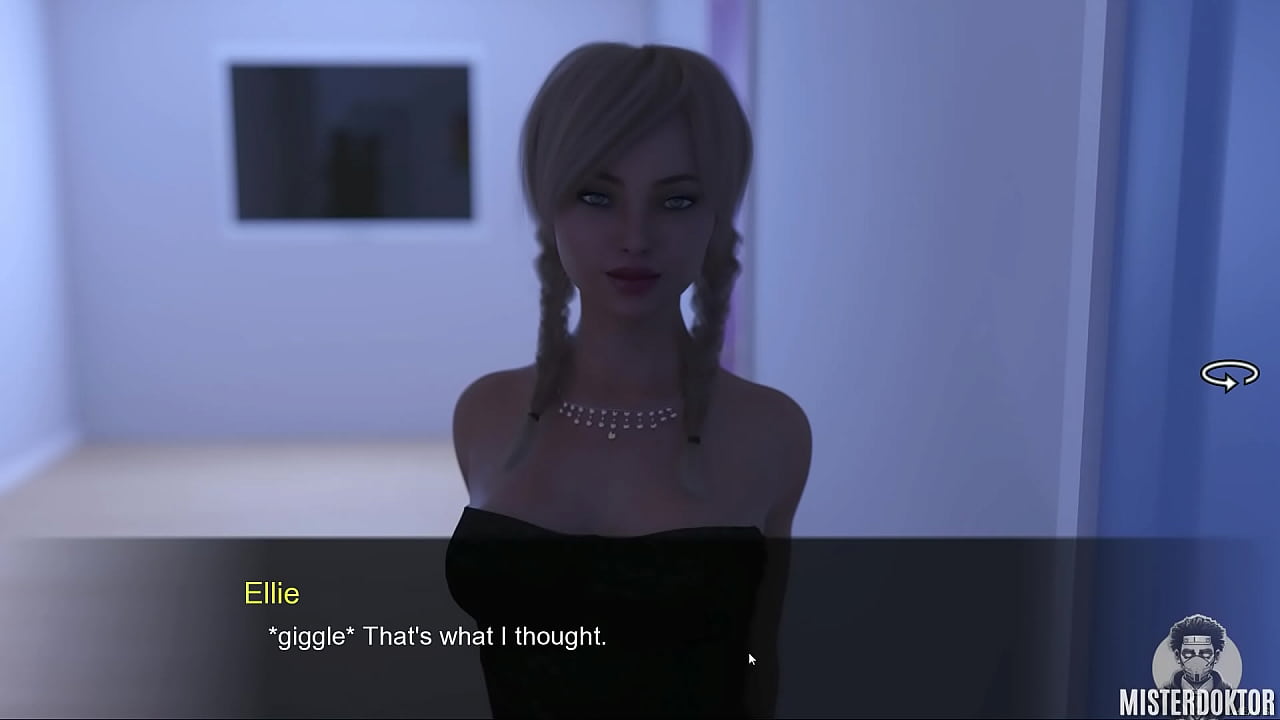Click the MISTERDOKTOR text banner
Viewport: 1280px width, 720px height.
point(1197,702)
